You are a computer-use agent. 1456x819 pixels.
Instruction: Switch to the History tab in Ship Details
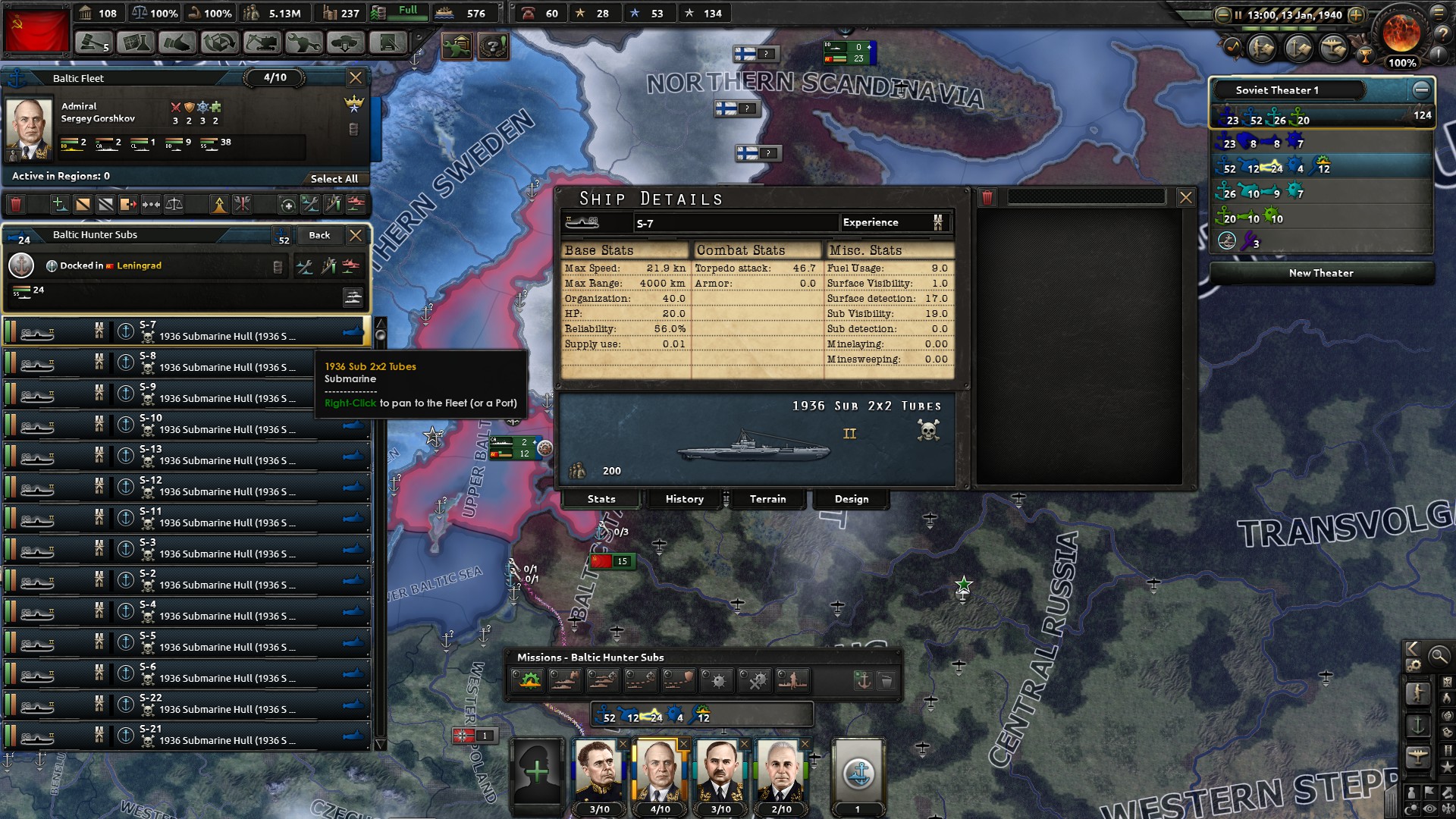point(683,499)
